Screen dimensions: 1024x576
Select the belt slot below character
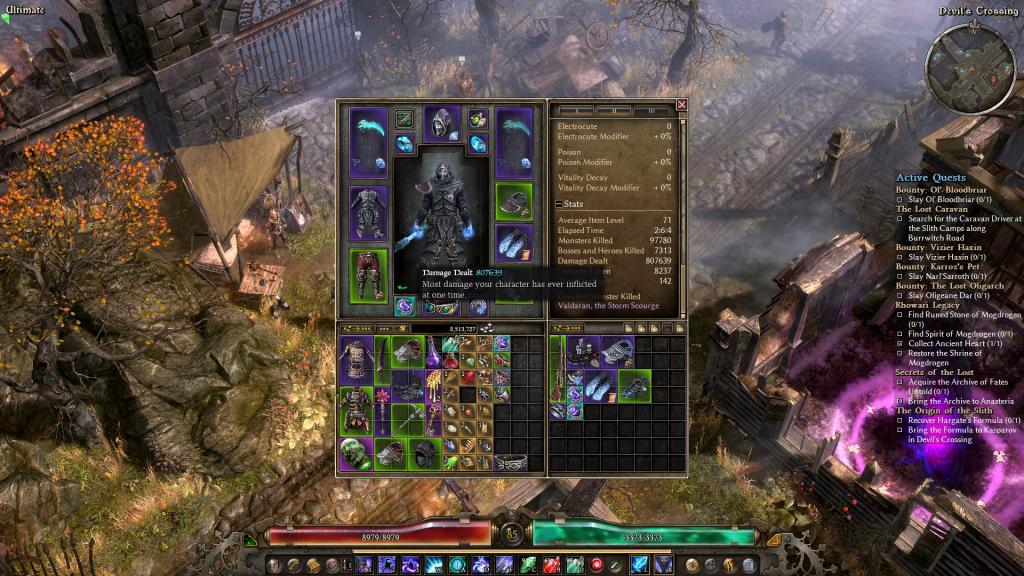tap(442, 307)
